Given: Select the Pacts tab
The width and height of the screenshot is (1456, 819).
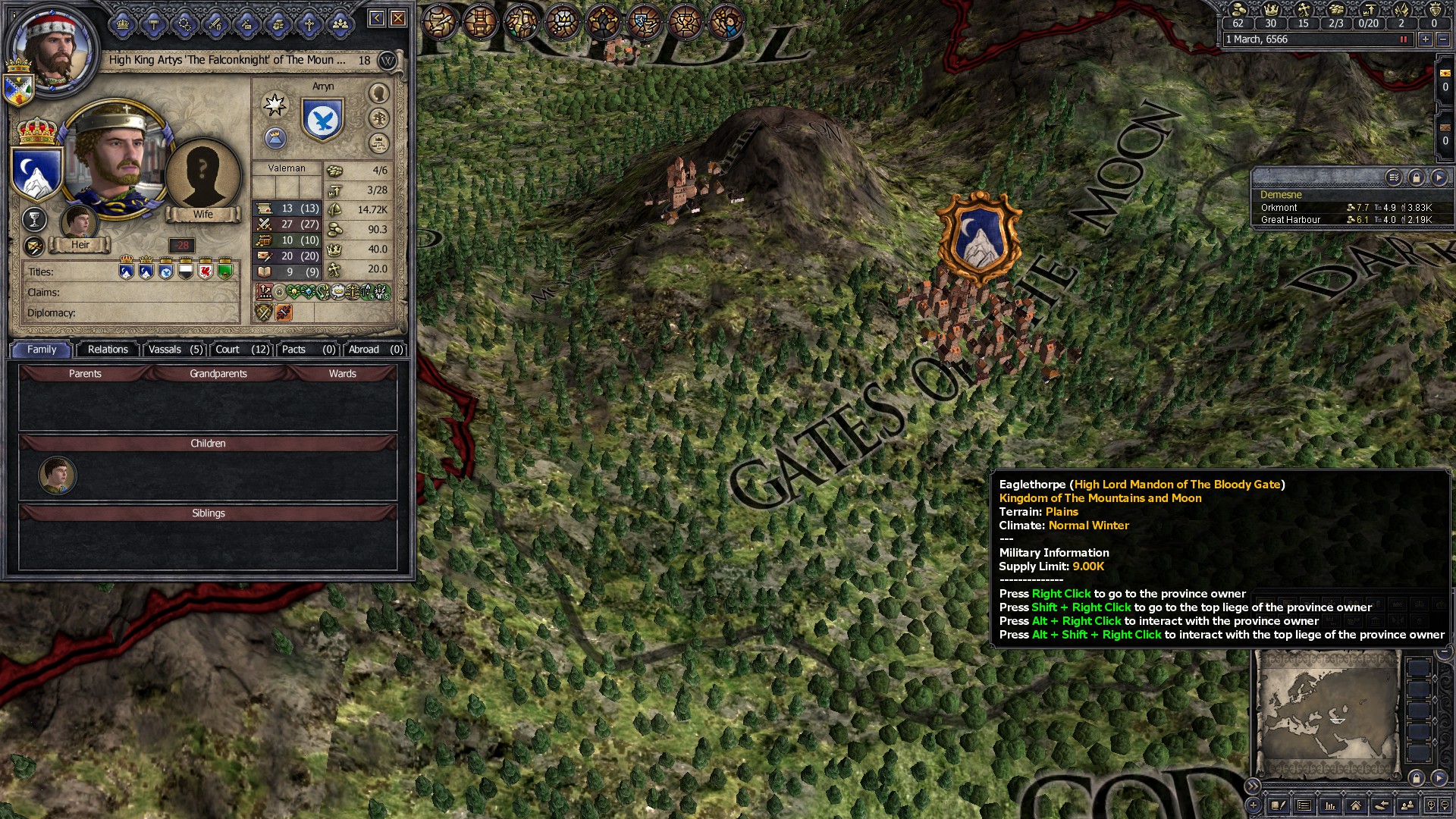Looking at the screenshot, I should click(x=308, y=350).
